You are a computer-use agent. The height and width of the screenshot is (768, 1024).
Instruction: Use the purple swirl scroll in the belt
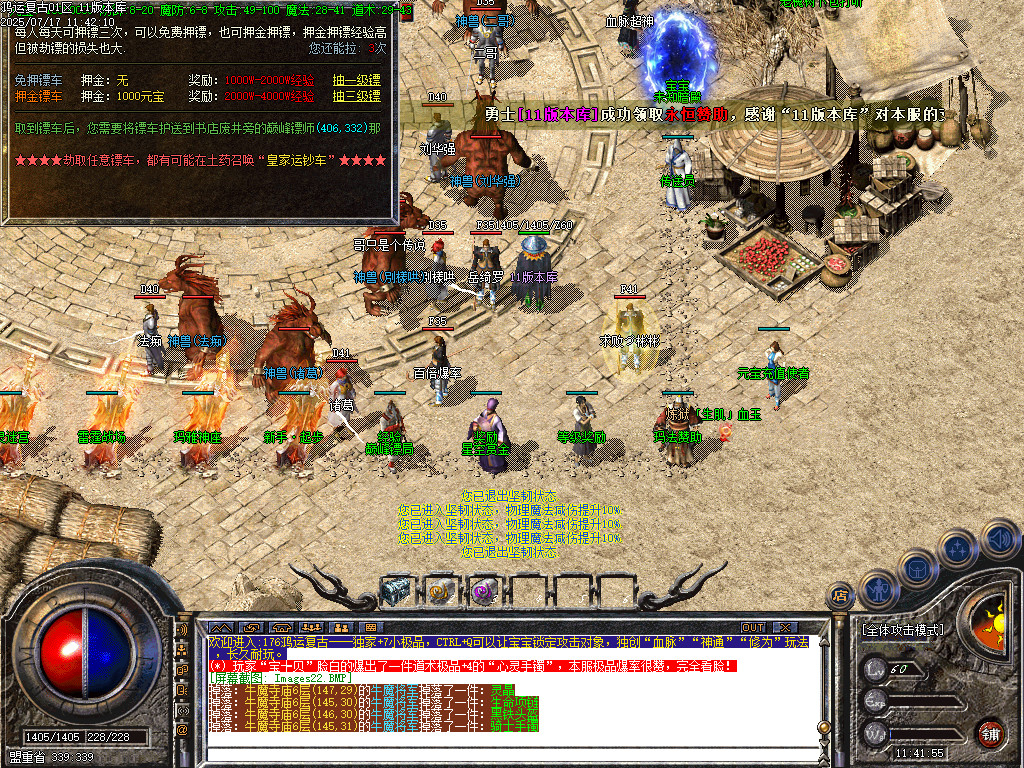[x=484, y=591]
